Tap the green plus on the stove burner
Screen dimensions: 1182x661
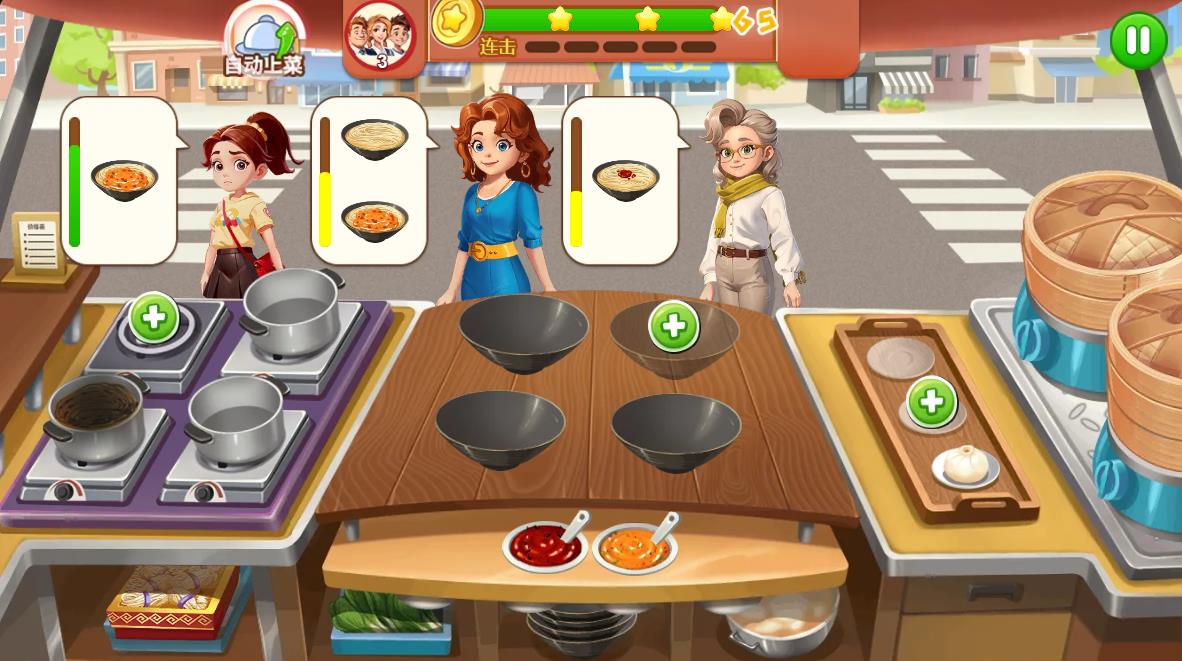coord(154,319)
